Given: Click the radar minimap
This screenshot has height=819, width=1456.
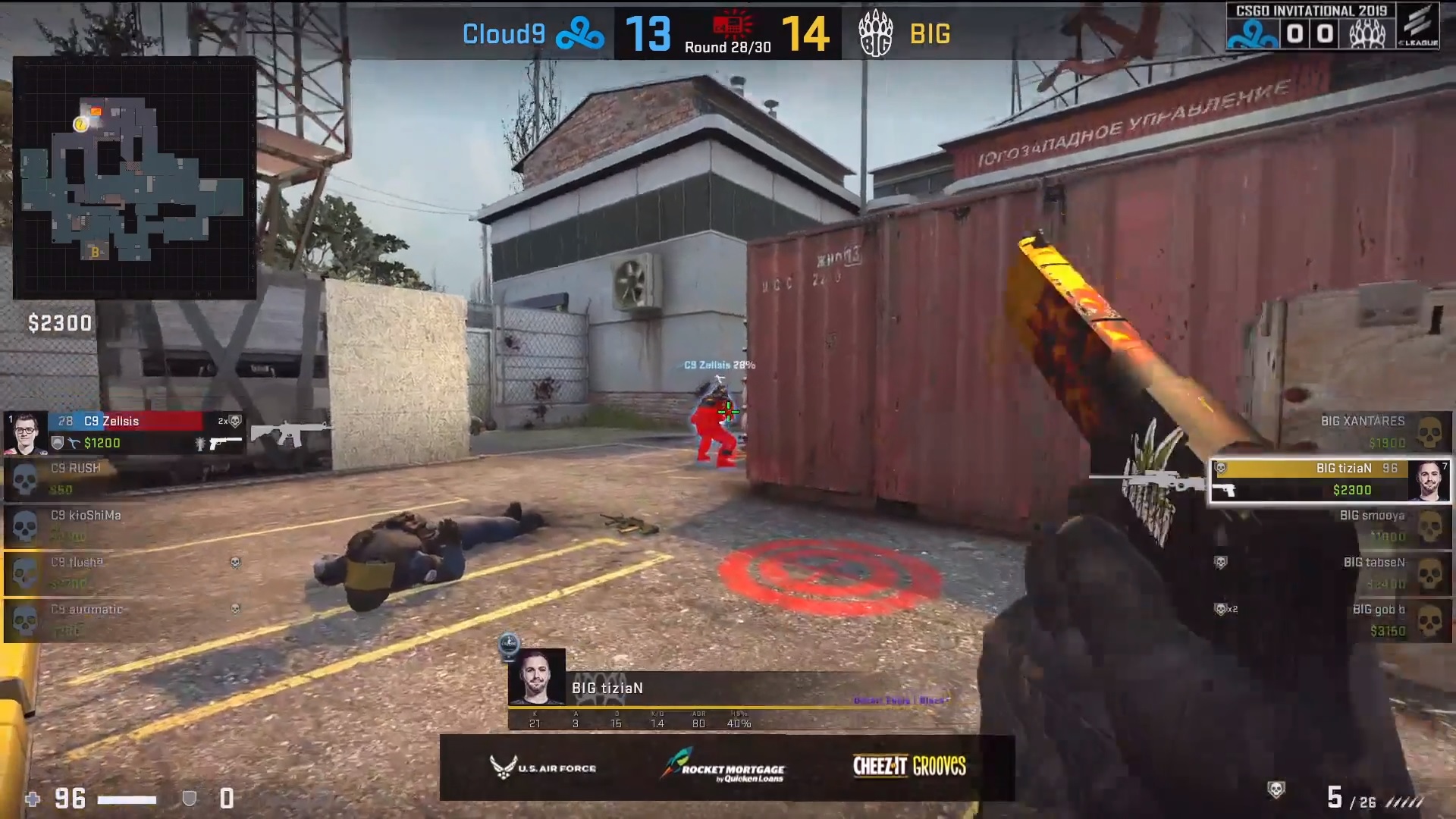Looking at the screenshot, I should [134, 178].
